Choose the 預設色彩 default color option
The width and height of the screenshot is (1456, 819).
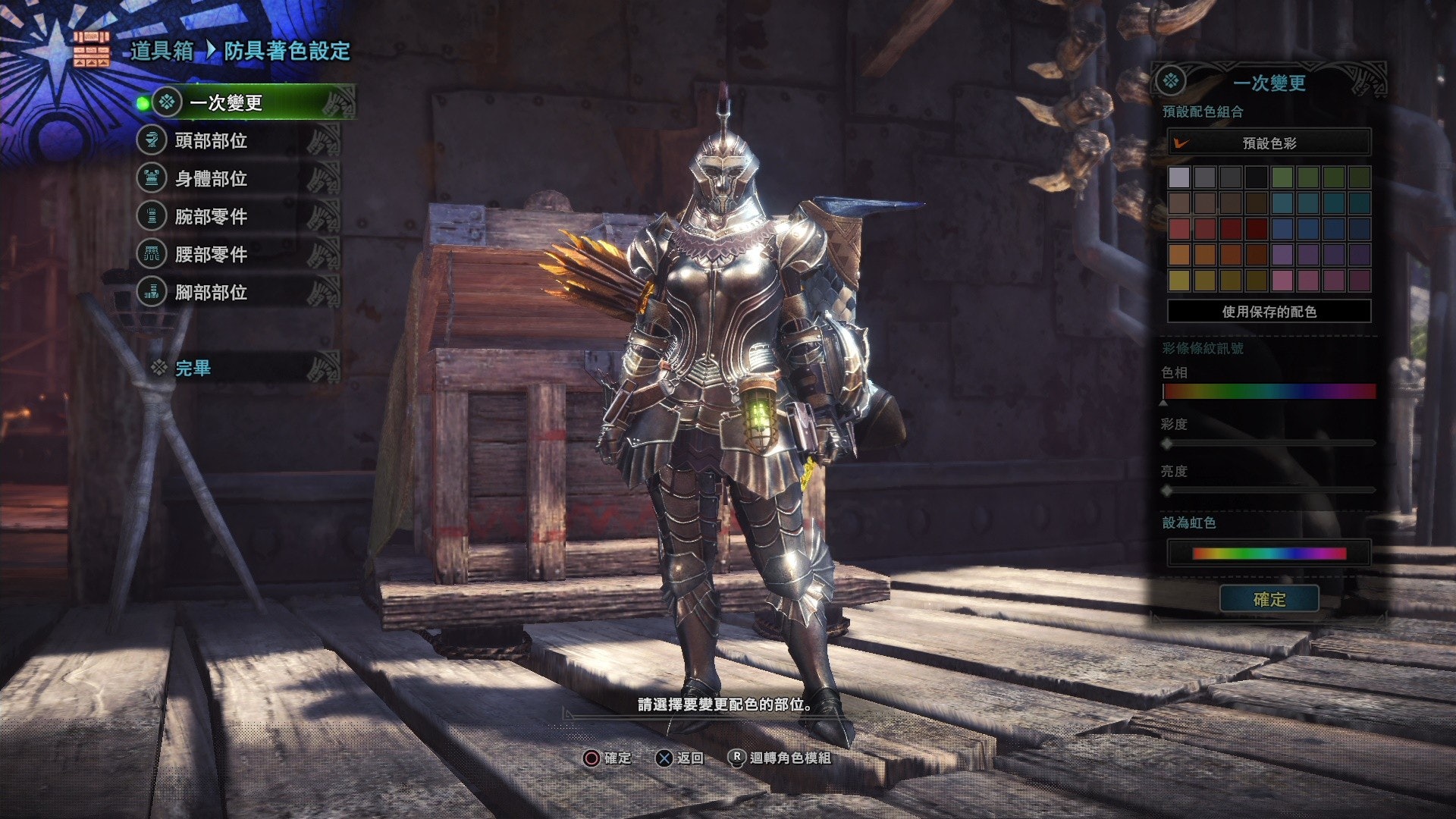tap(1269, 143)
